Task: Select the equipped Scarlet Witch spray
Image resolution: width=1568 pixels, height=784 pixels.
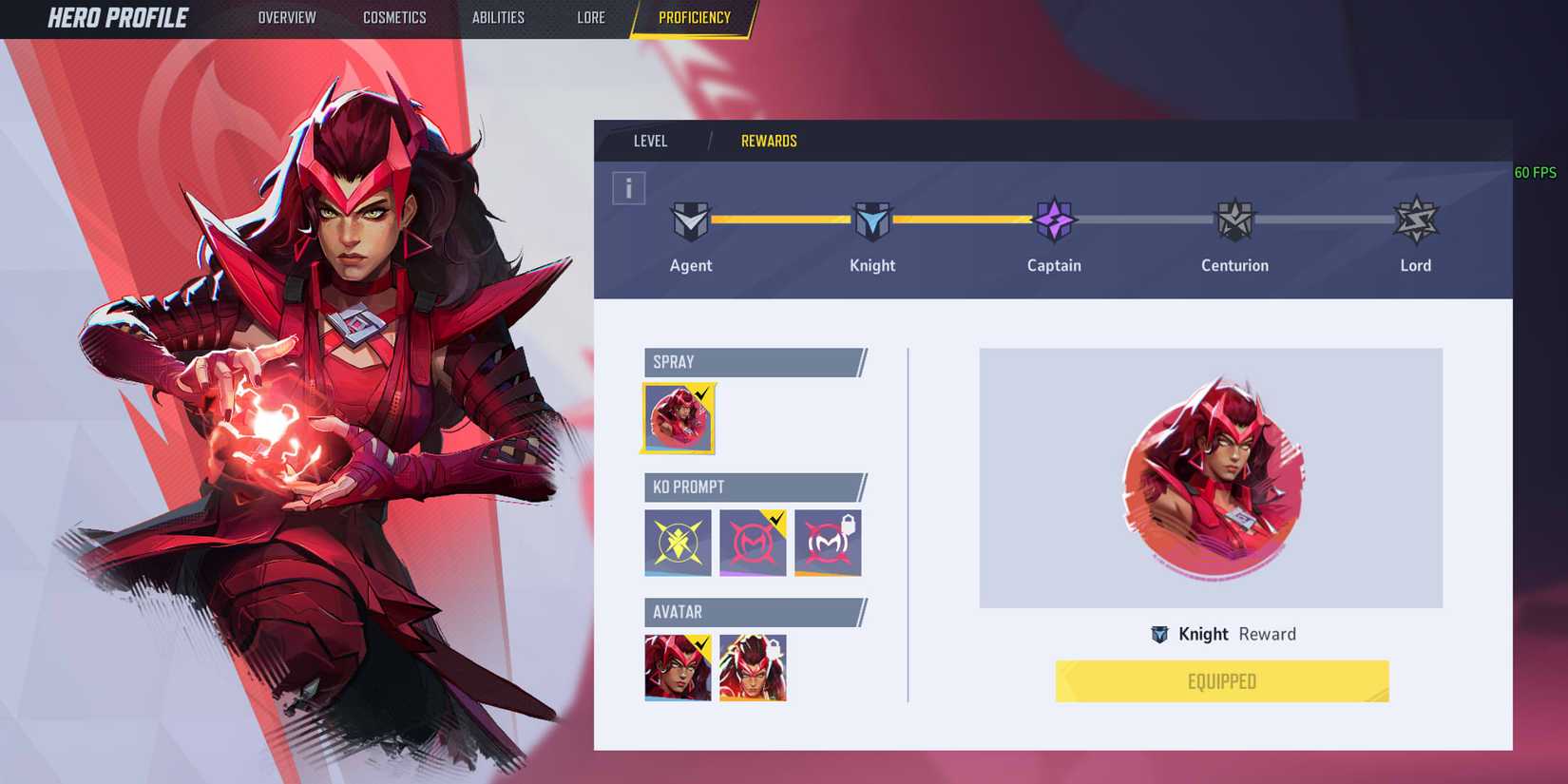Action: (678, 417)
